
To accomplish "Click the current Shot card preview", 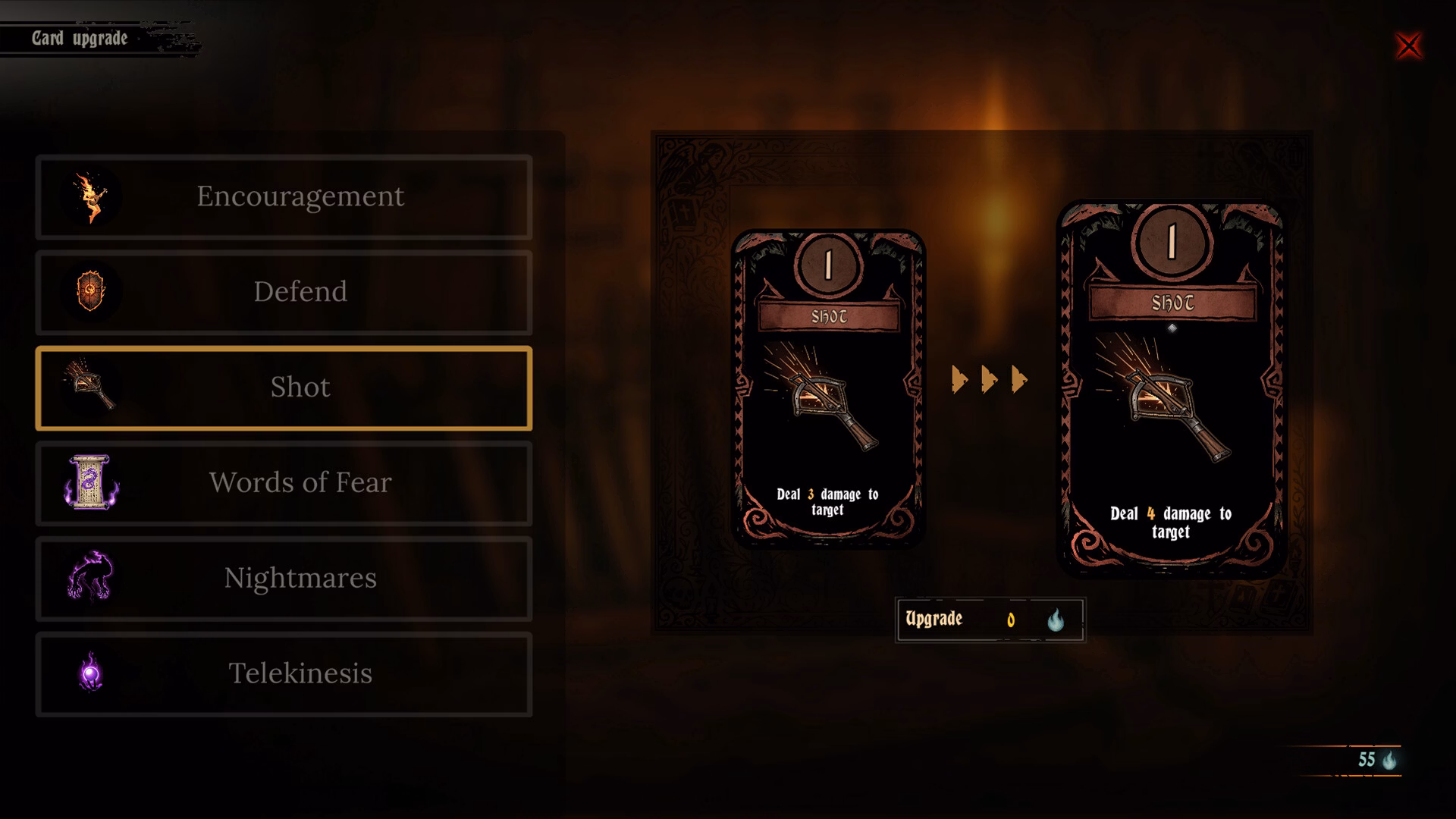I will [x=828, y=388].
